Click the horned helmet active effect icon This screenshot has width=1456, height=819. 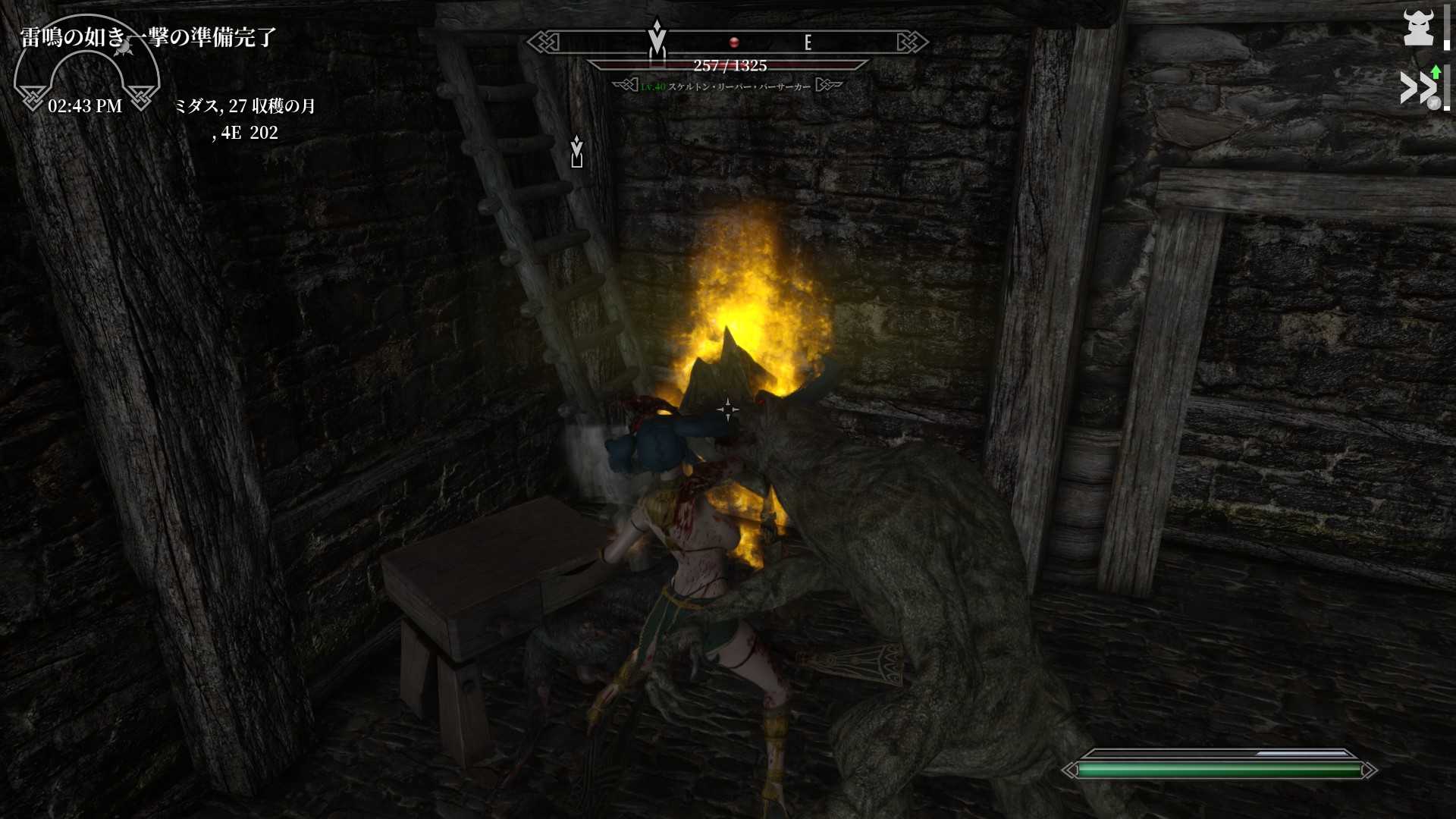(x=1418, y=27)
